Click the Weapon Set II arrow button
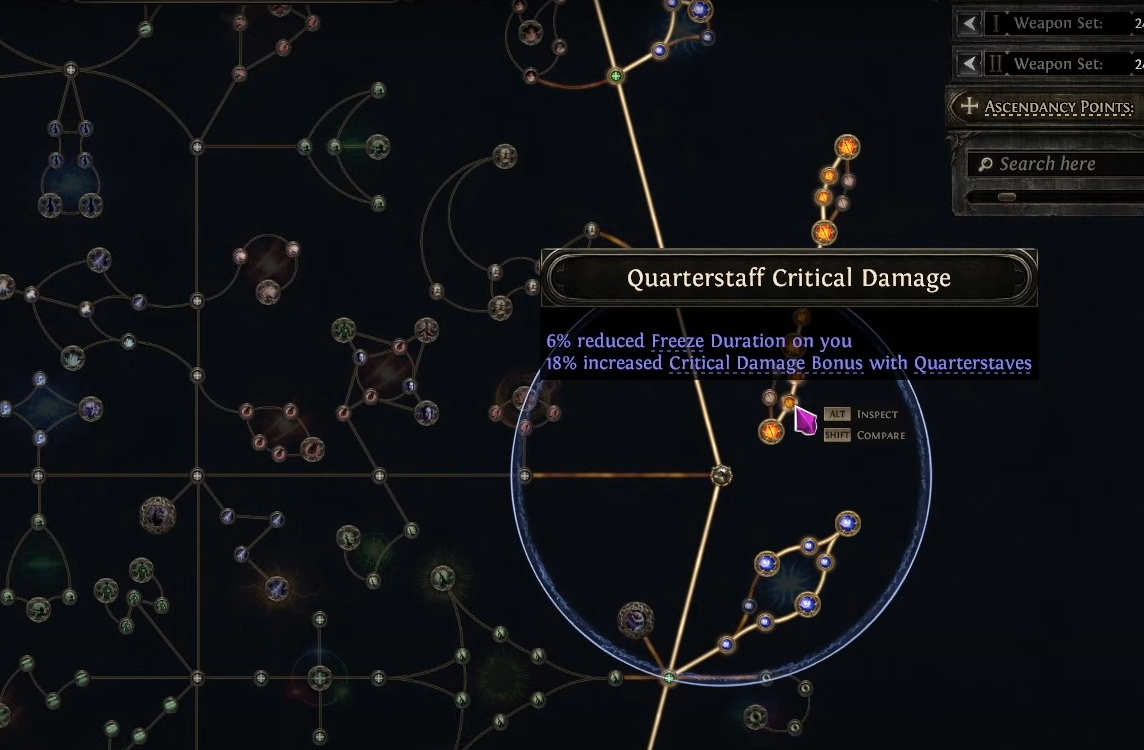The width and height of the screenshot is (1144, 750). click(x=968, y=64)
